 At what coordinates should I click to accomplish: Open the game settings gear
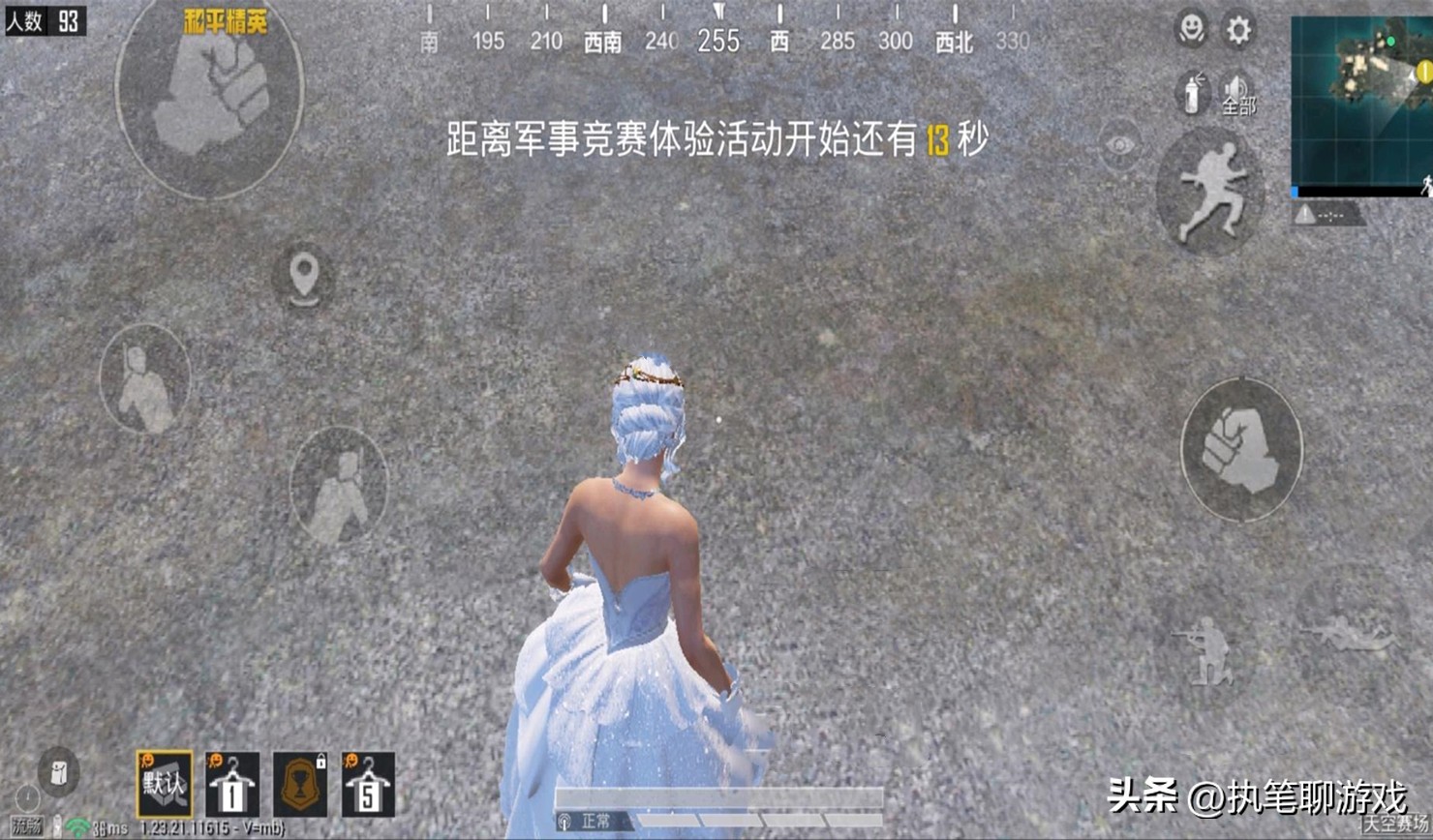1236,31
